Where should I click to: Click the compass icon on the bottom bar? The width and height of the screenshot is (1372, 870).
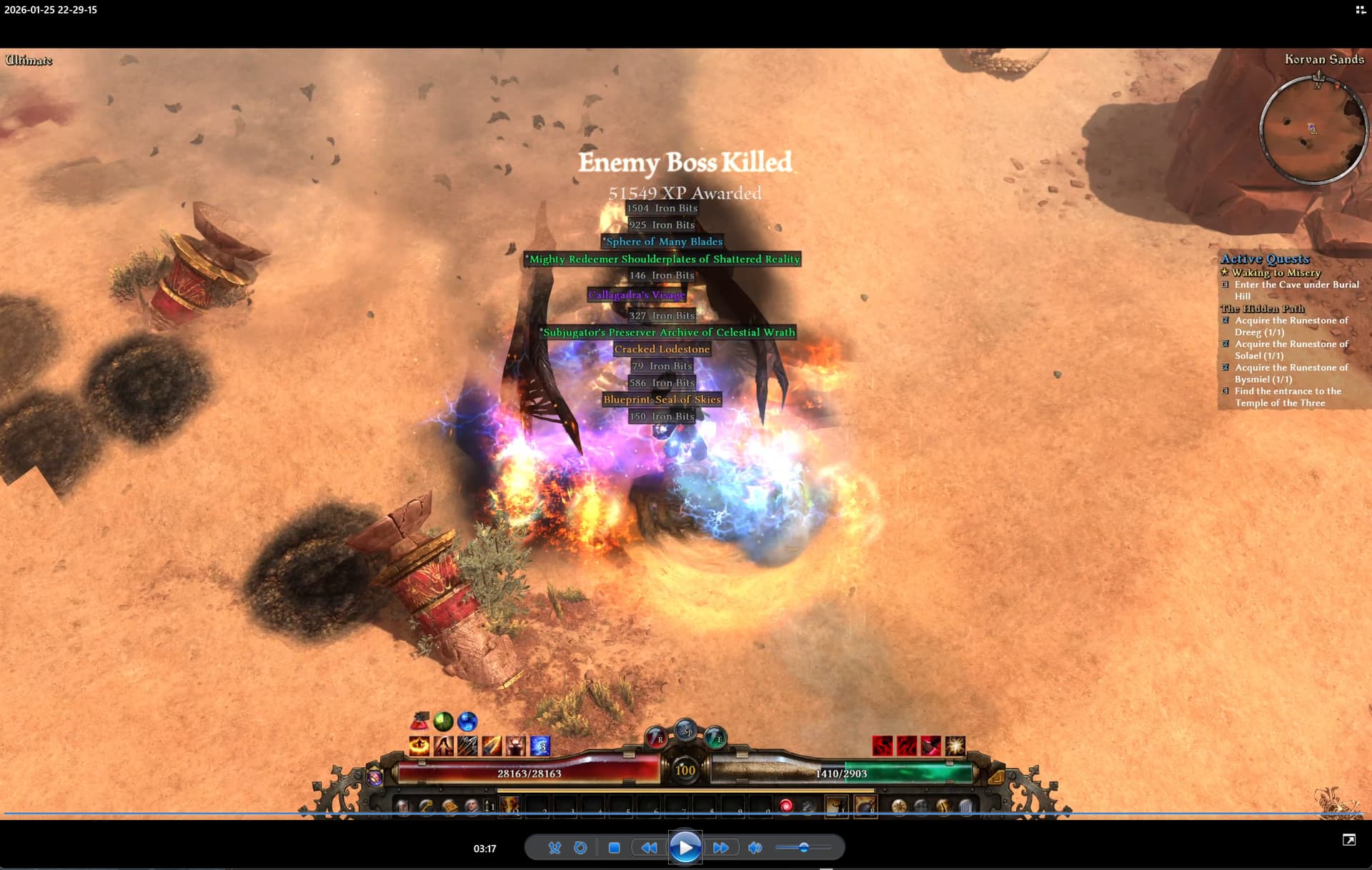[x=898, y=806]
